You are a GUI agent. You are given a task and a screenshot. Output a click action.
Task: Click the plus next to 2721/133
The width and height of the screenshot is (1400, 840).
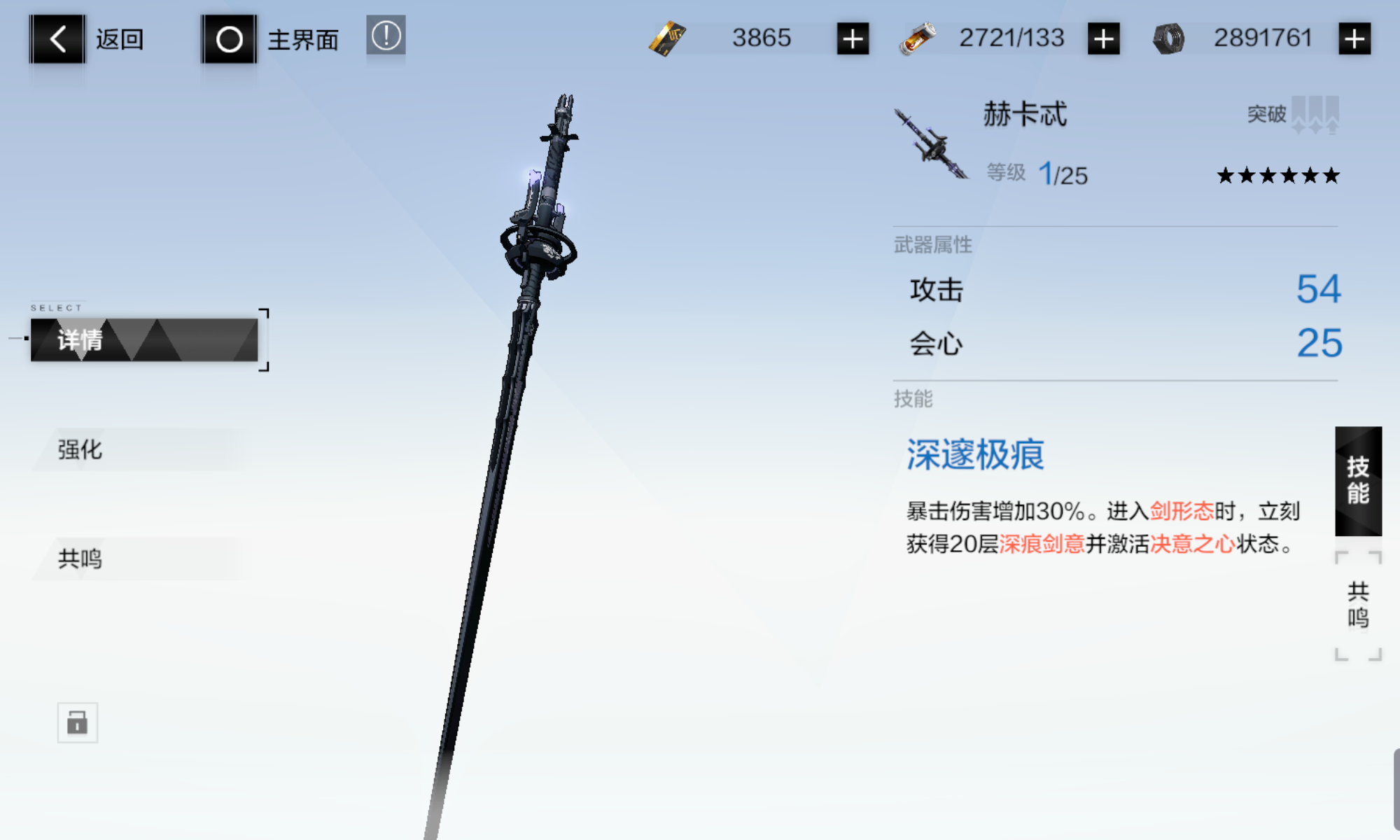[1102, 38]
